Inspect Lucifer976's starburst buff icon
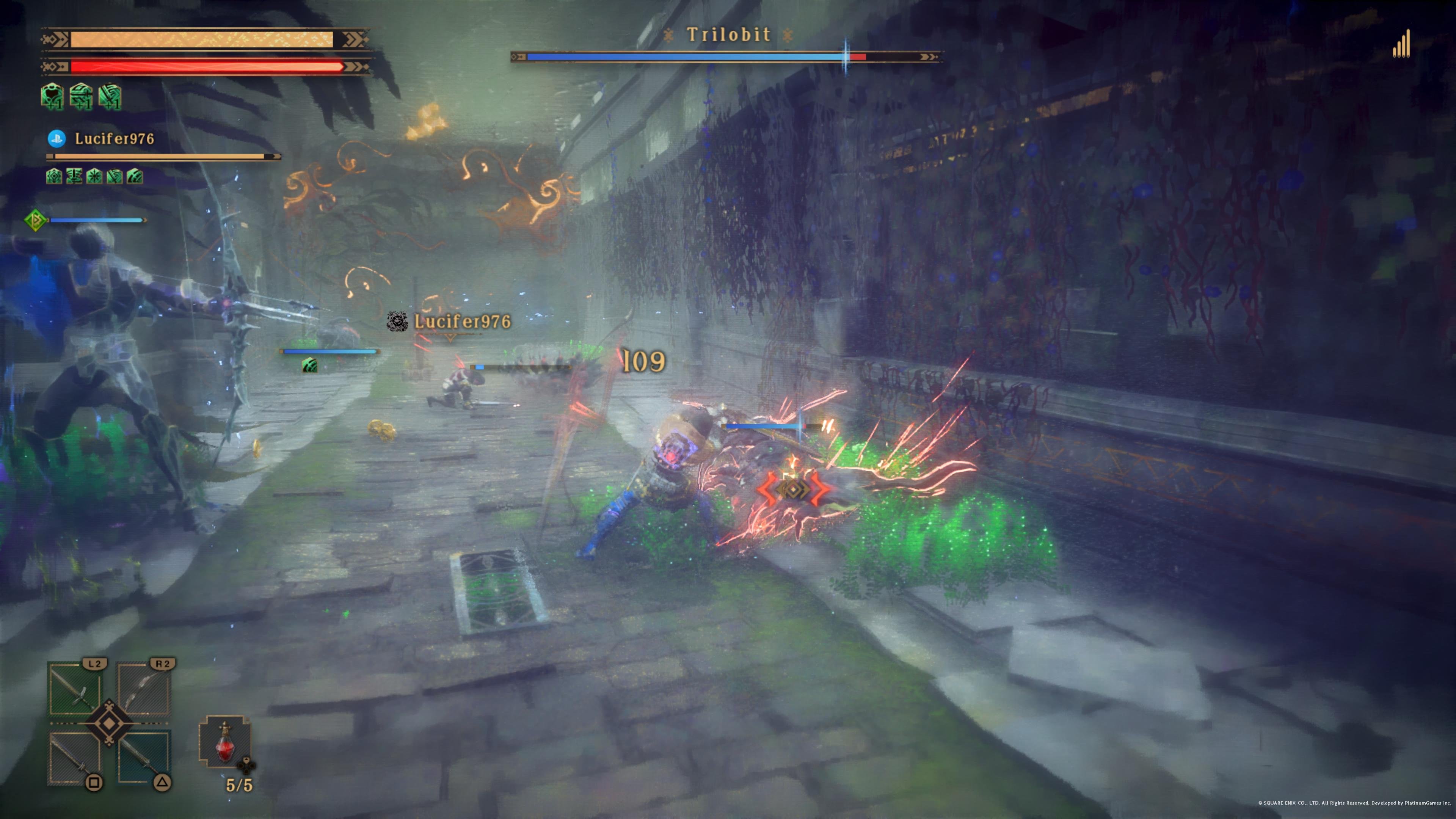Image resolution: width=1456 pixels, height=819 pixels. (94, 176)
